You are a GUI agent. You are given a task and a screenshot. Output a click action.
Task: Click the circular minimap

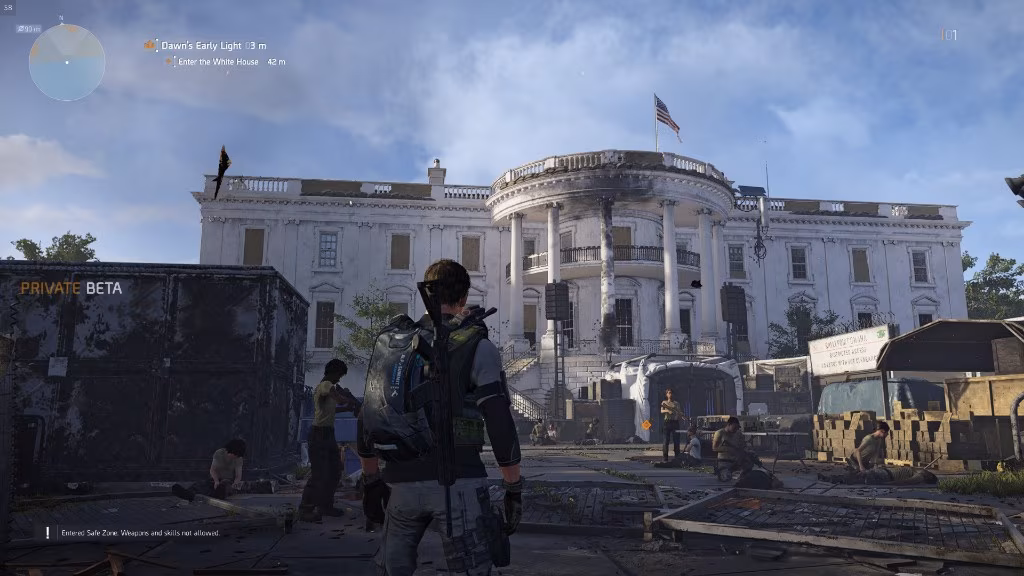point(67,62)
